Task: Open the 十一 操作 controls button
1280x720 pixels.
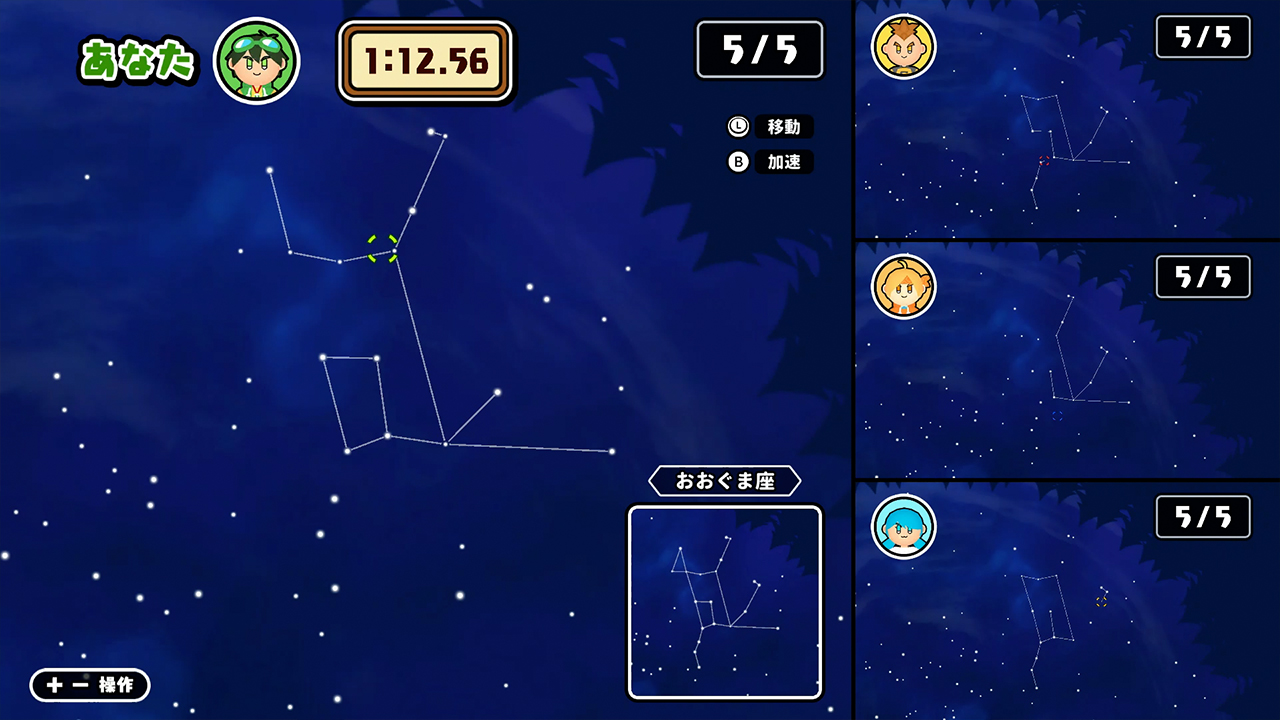Action: [x=88, y=685]
